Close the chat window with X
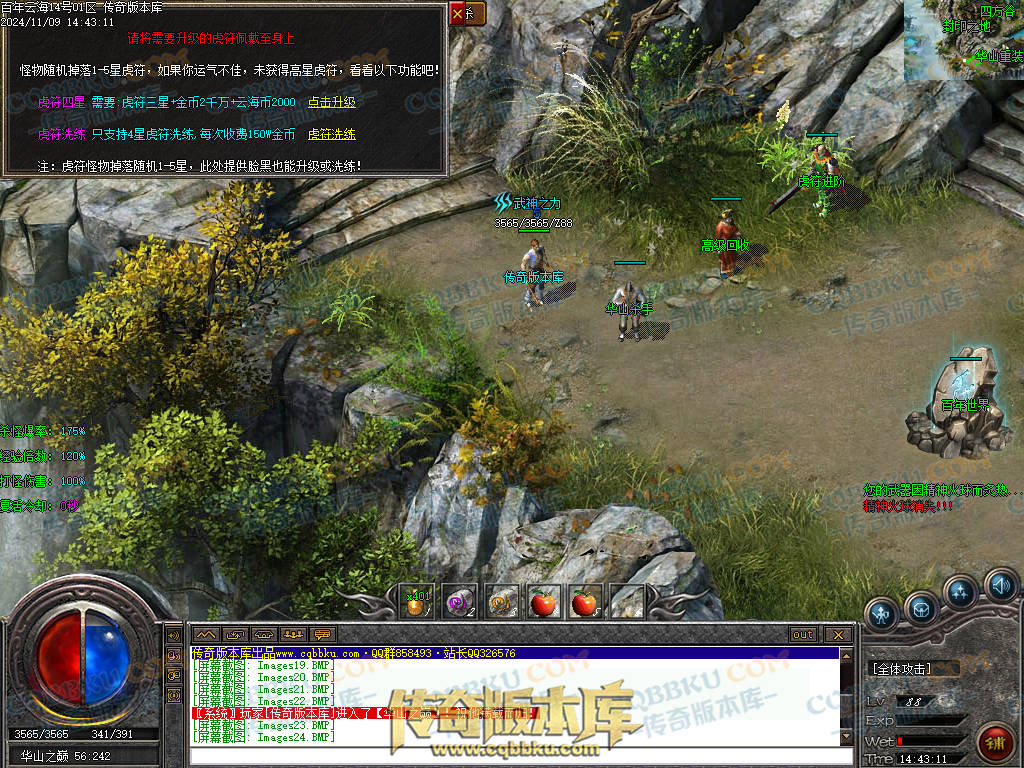 point(838,635)
